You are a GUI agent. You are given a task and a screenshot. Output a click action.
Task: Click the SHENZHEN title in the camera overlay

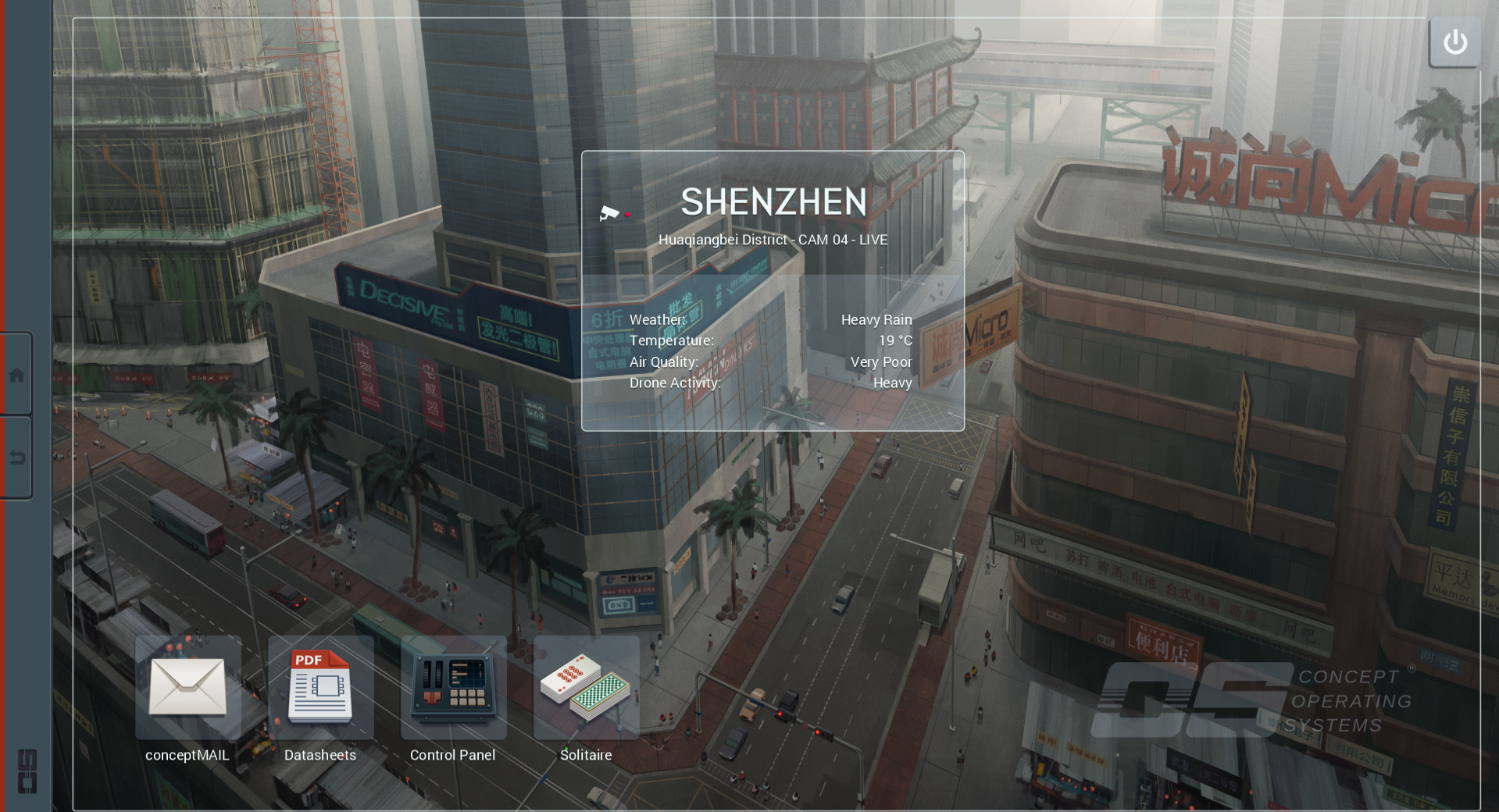tap(773, 202)
